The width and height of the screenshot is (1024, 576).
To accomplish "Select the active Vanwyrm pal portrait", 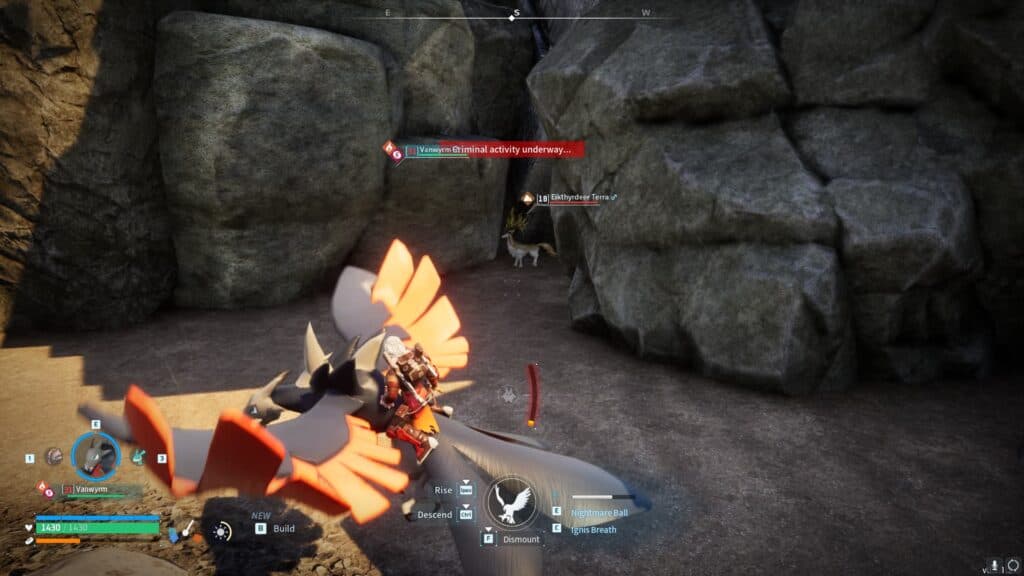I will click(x=96, y=456).
